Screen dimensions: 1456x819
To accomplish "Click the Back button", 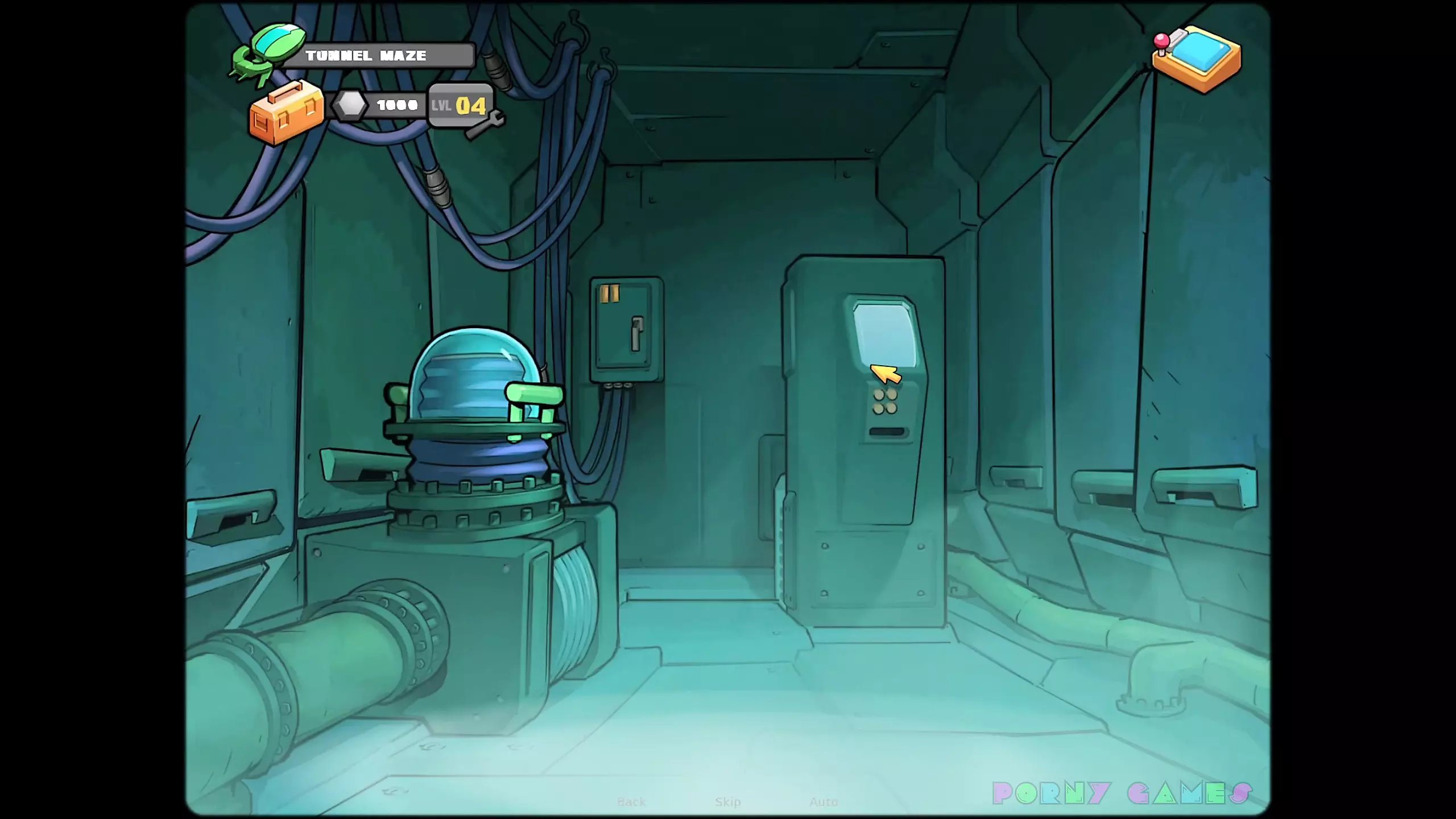I will coord(631,802).
